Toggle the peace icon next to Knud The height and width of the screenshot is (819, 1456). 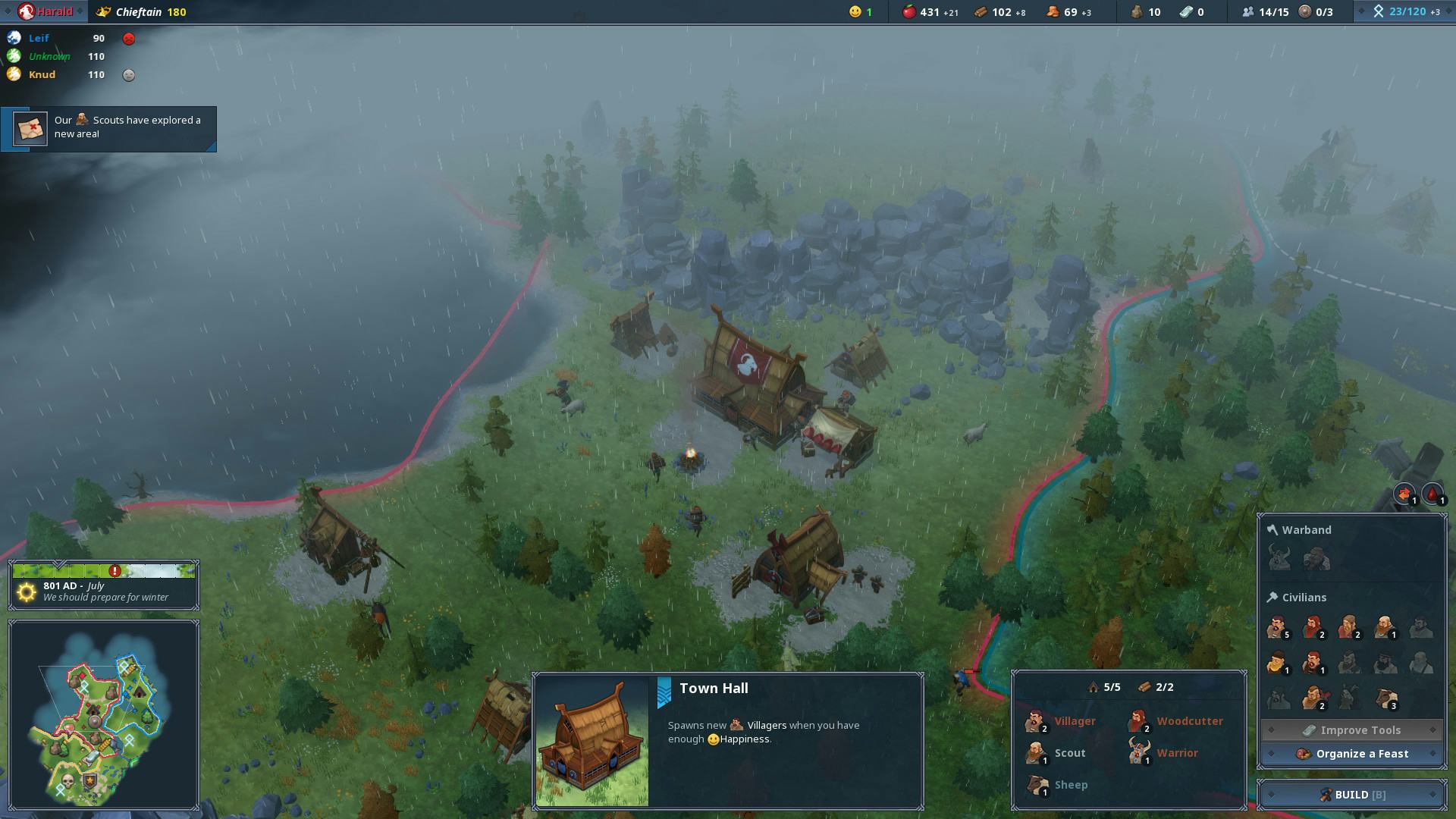pos(129,75)
